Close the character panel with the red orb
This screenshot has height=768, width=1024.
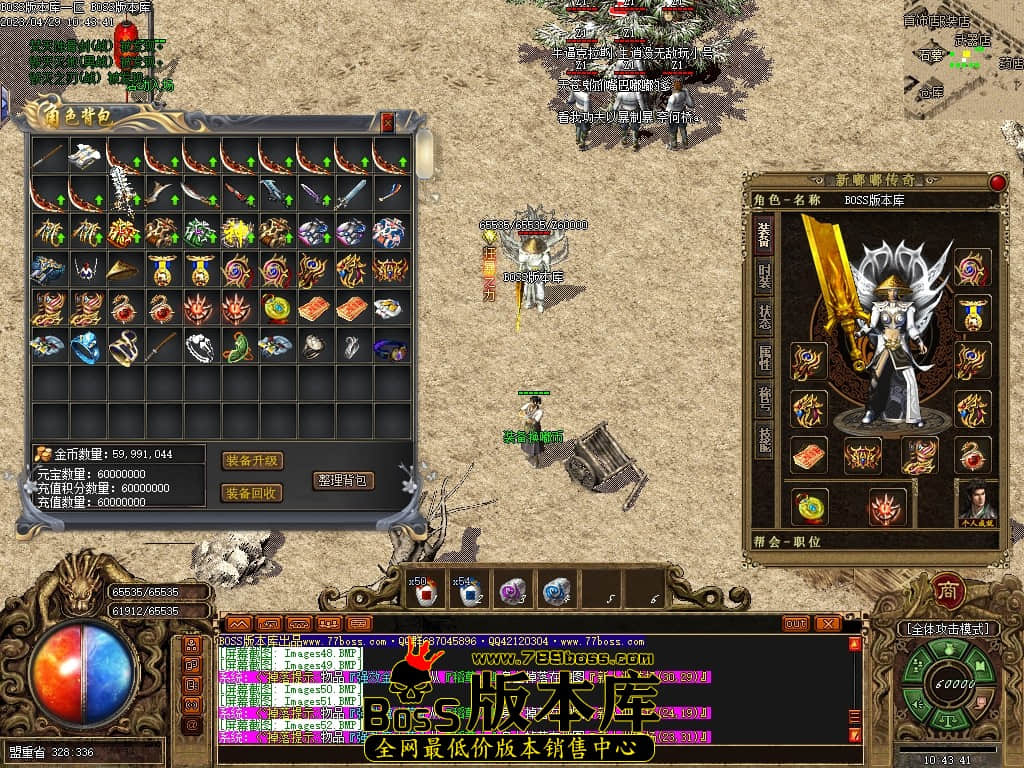click(x=997, y=182)
